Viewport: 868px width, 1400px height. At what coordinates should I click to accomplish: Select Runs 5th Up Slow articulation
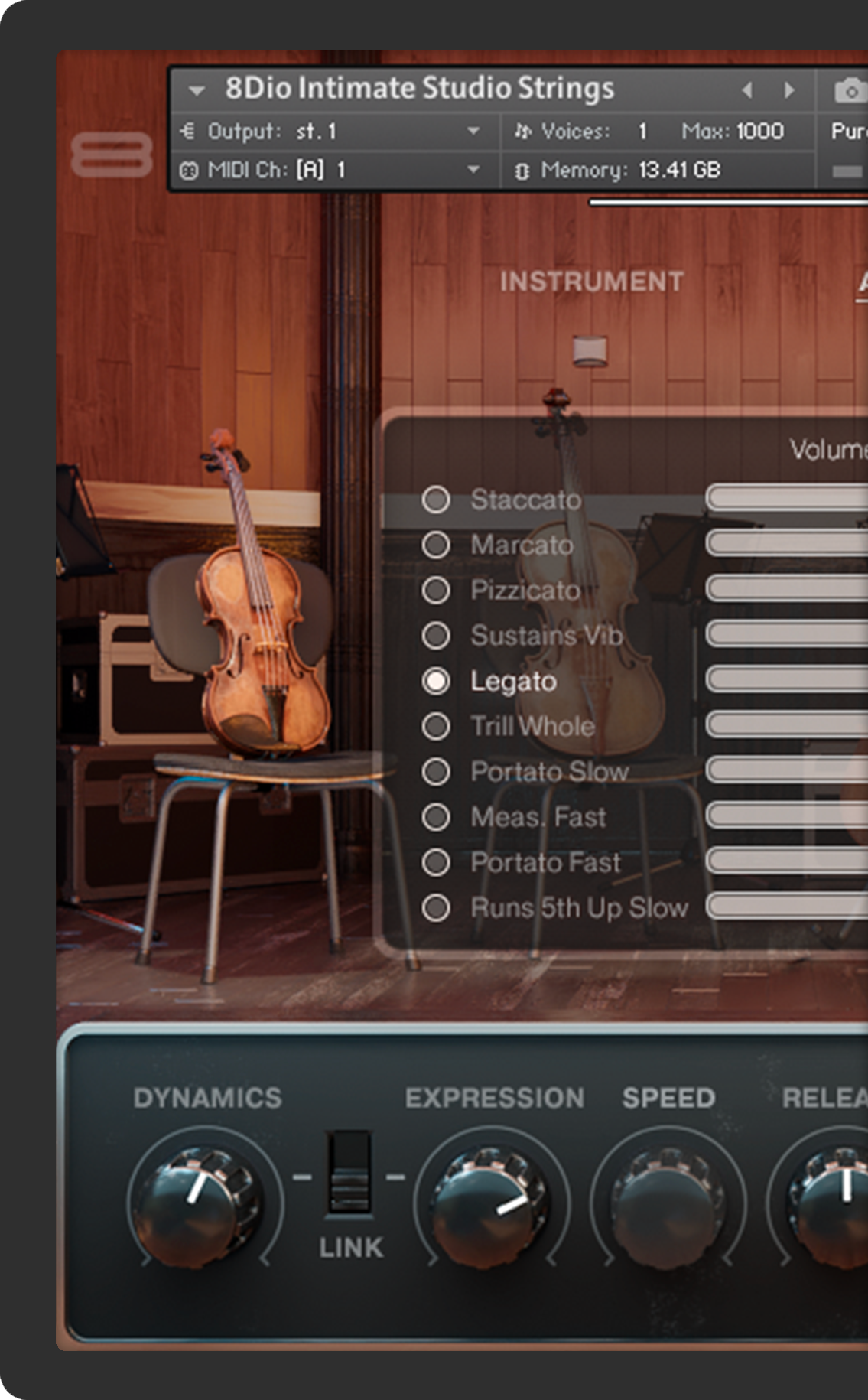click(436, 907)
